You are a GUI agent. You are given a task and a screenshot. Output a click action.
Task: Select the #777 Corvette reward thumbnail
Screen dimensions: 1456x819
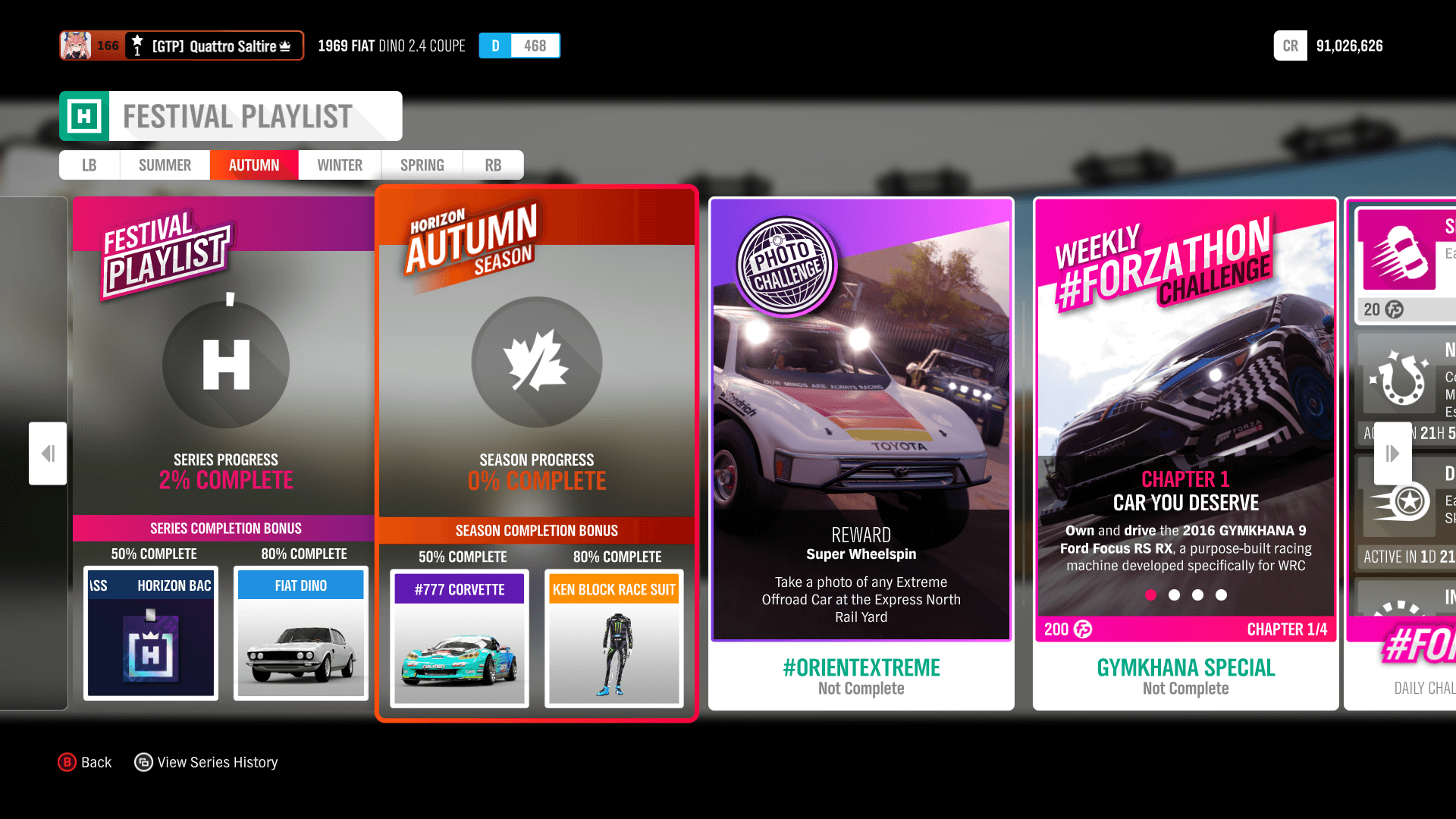[459, 639]
